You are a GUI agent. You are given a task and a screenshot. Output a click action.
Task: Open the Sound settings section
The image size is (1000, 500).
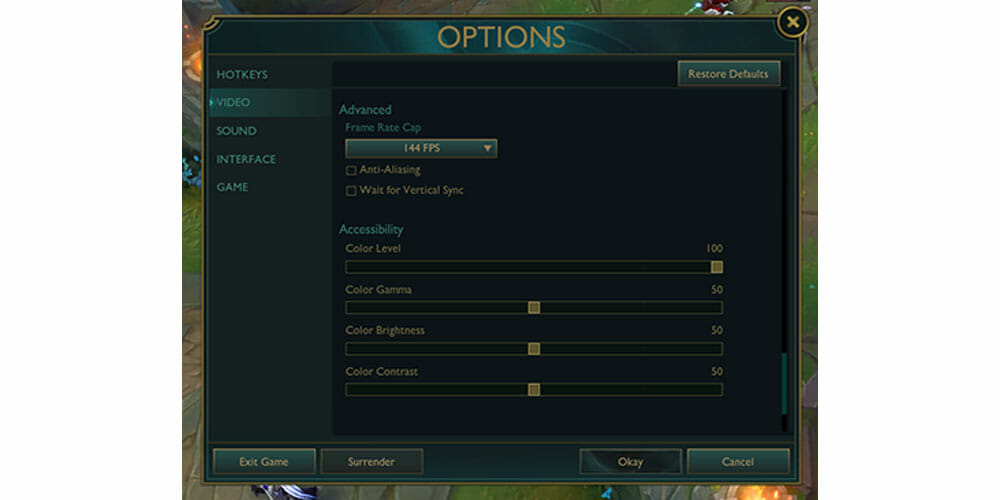[236, 131]
